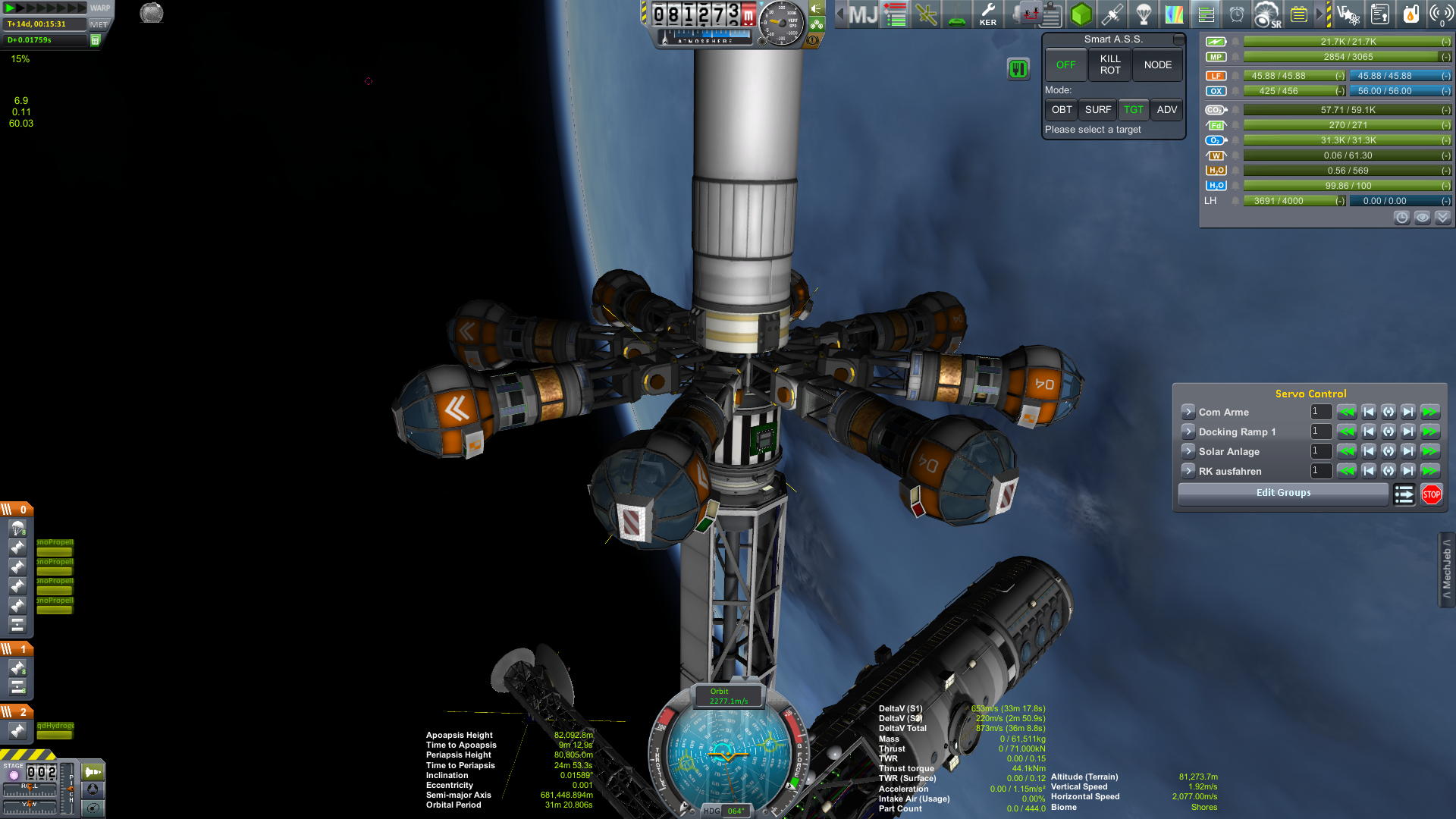Select the stage 0 parachute icon

(17, 528)
